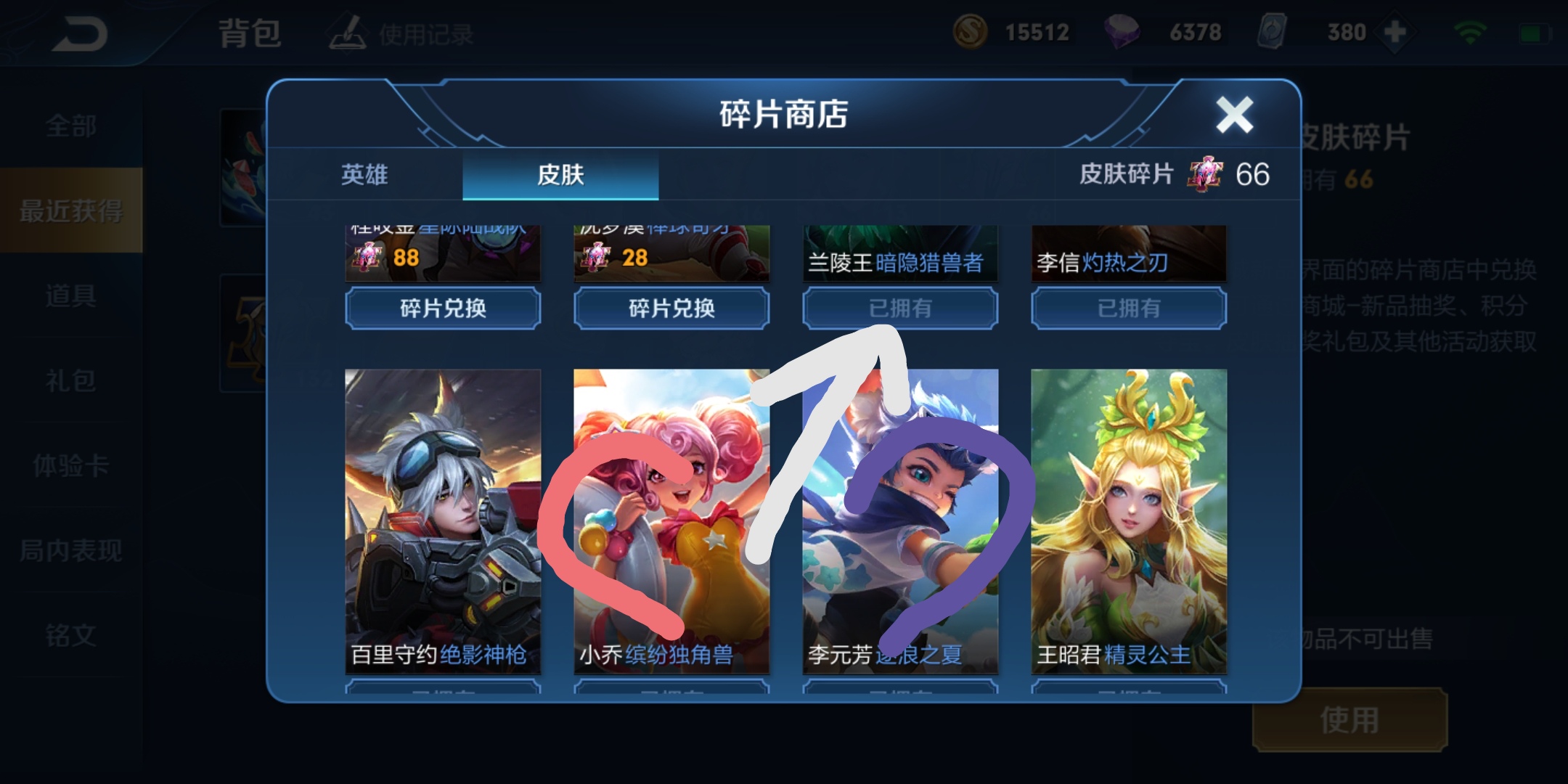Click 碎片兑换 on the 28-fragment skin
This screenshot has height=784, width=1568.
click(671, 309)
